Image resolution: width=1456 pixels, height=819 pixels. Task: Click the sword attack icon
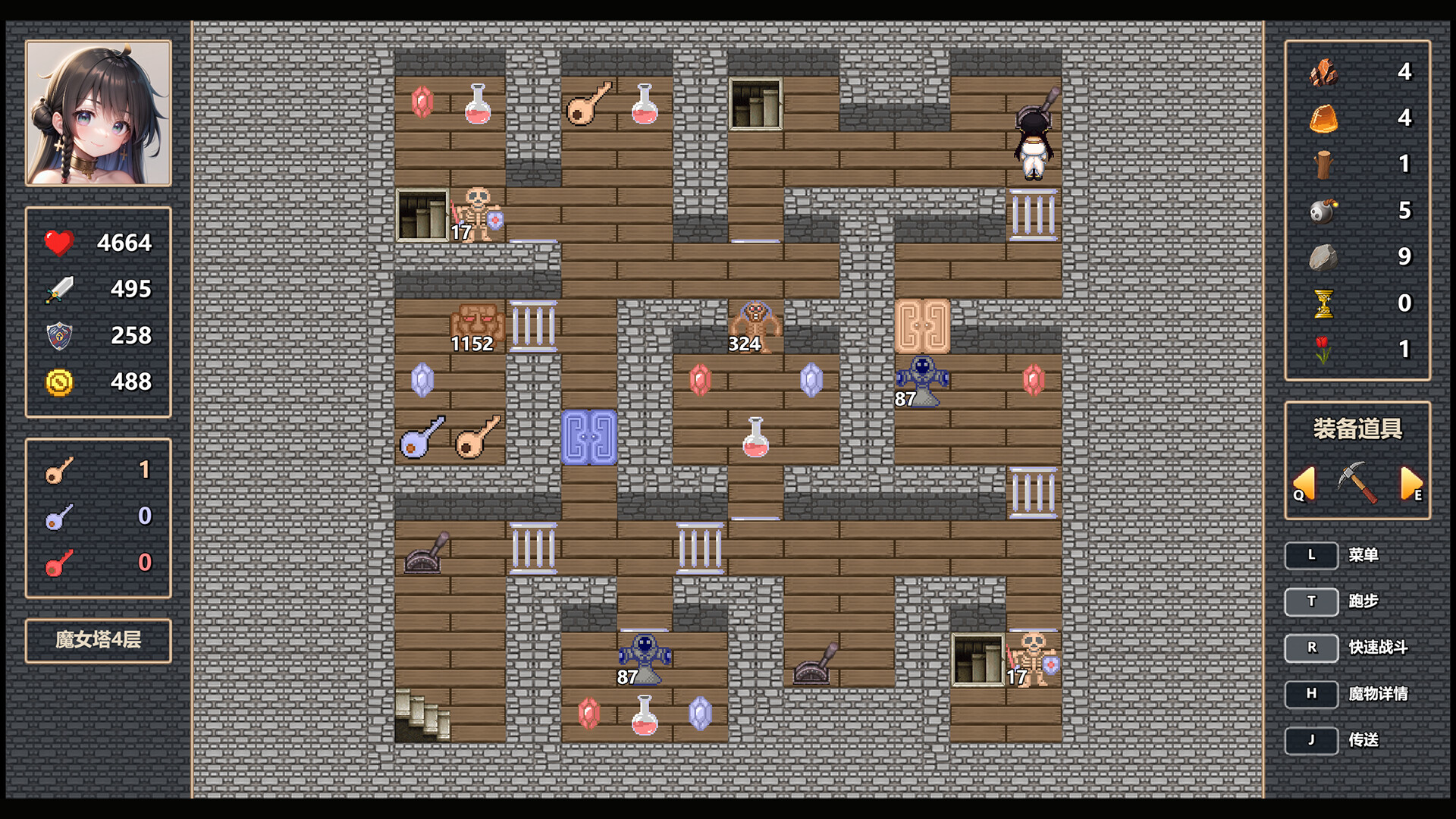(x=59, y=289)
